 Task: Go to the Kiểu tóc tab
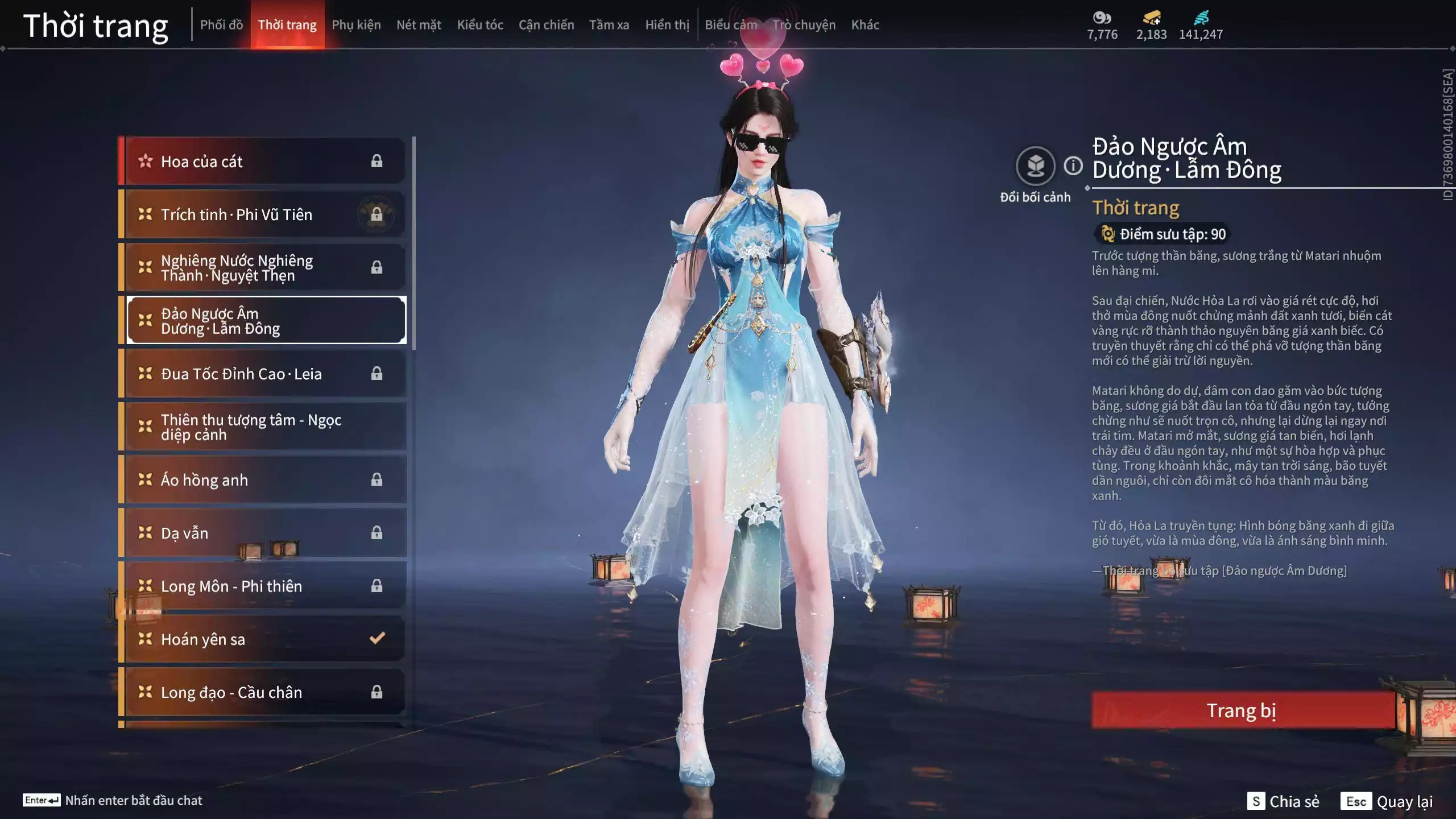(480, 25)
